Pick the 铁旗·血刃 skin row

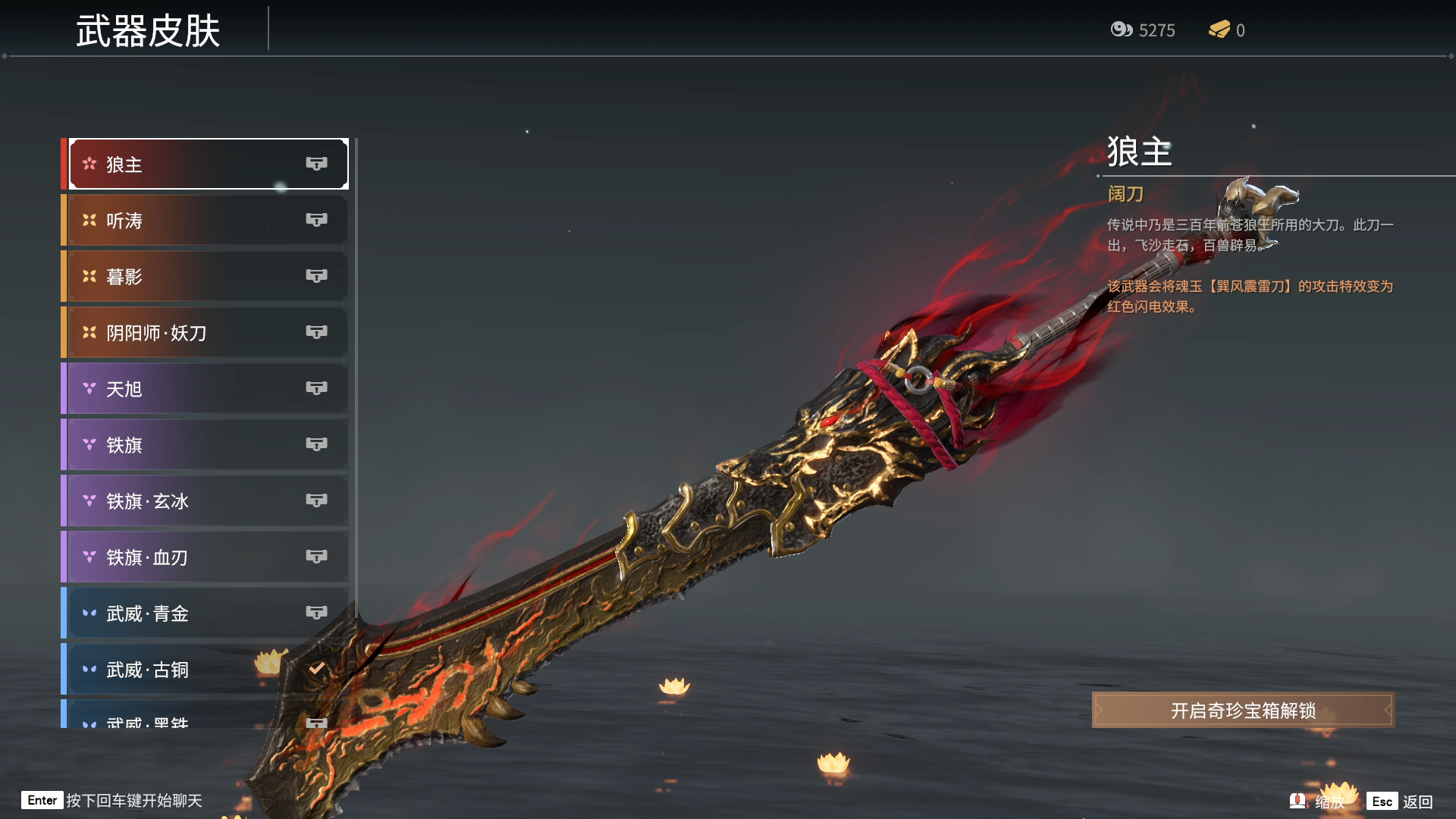(x=206, y=557)
